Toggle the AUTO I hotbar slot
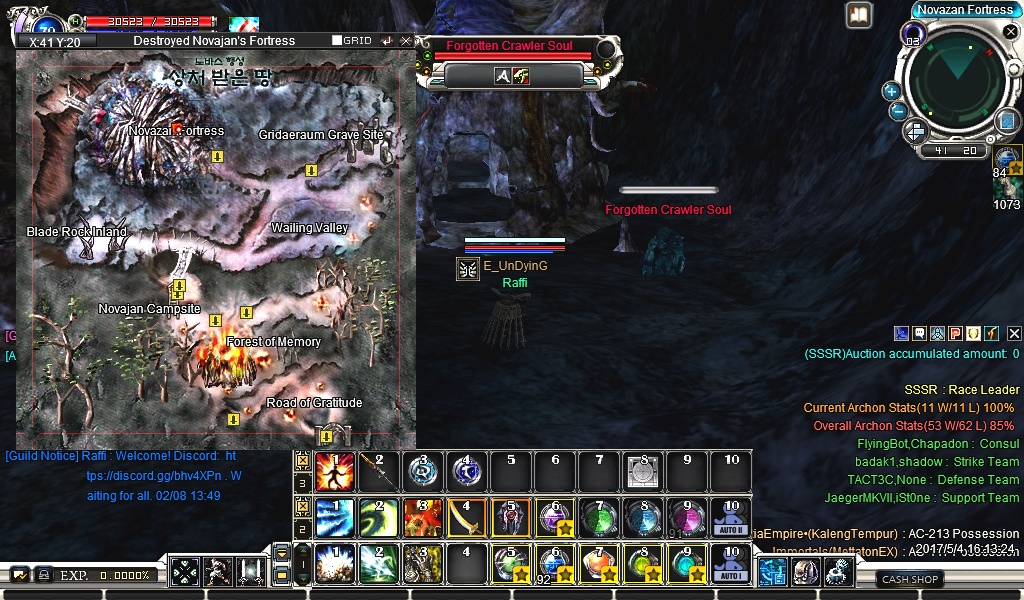 (731, 563)
